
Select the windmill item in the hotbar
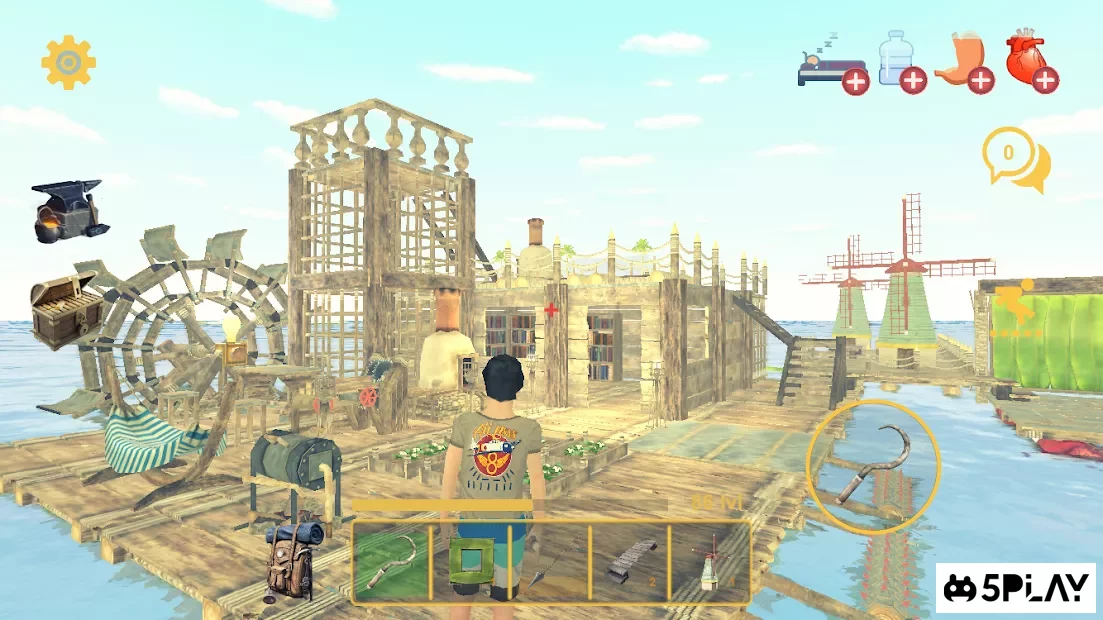(710, 563)
